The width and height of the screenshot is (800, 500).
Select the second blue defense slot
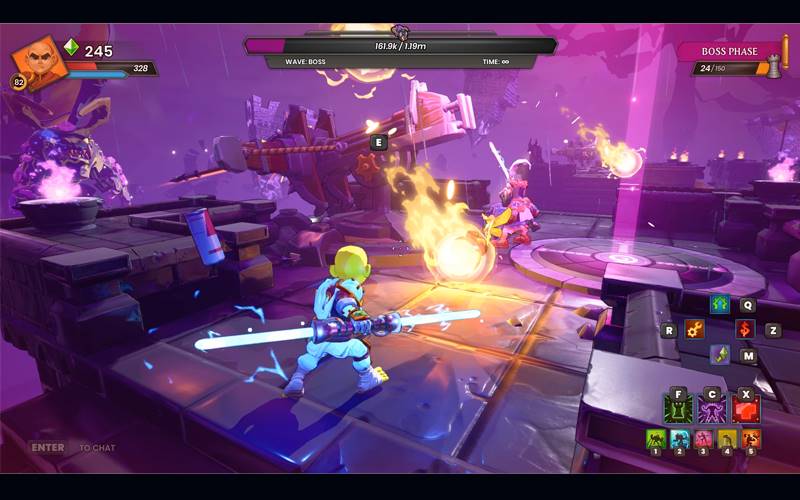pyautogui.click(x=680, y=439)
